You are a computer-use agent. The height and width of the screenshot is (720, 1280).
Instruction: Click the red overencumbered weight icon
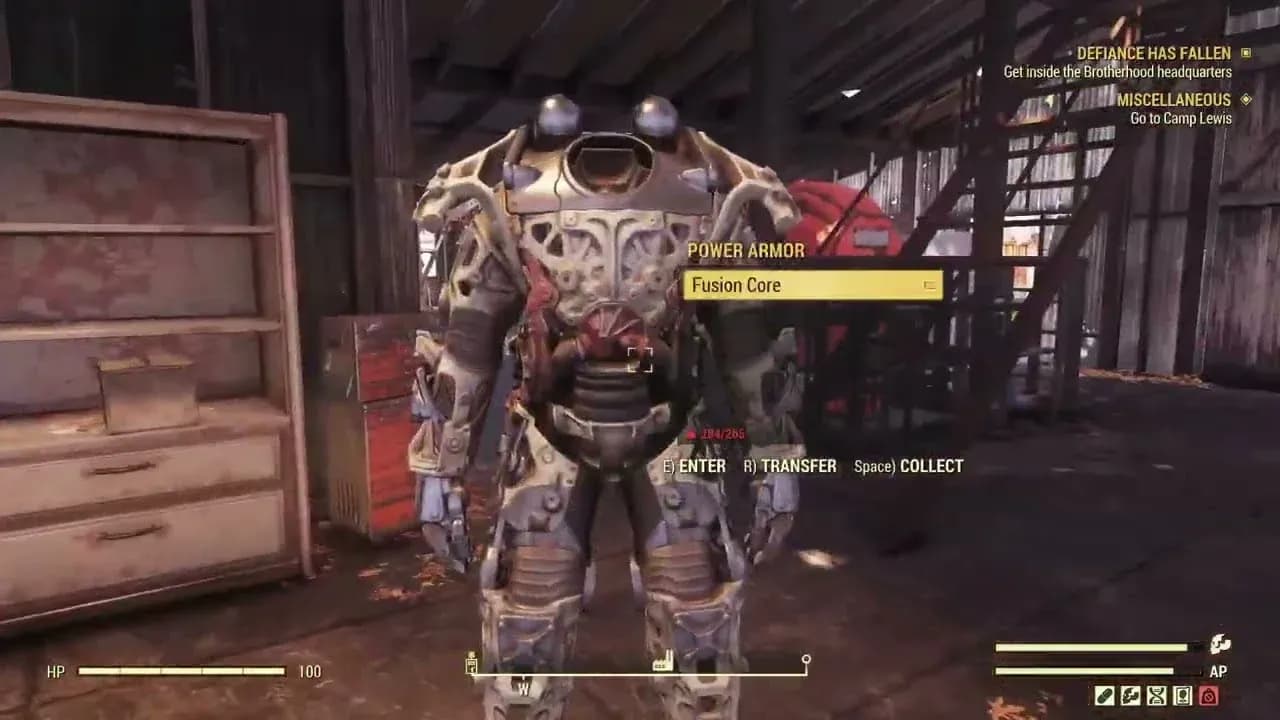[x=1209, y=696]
